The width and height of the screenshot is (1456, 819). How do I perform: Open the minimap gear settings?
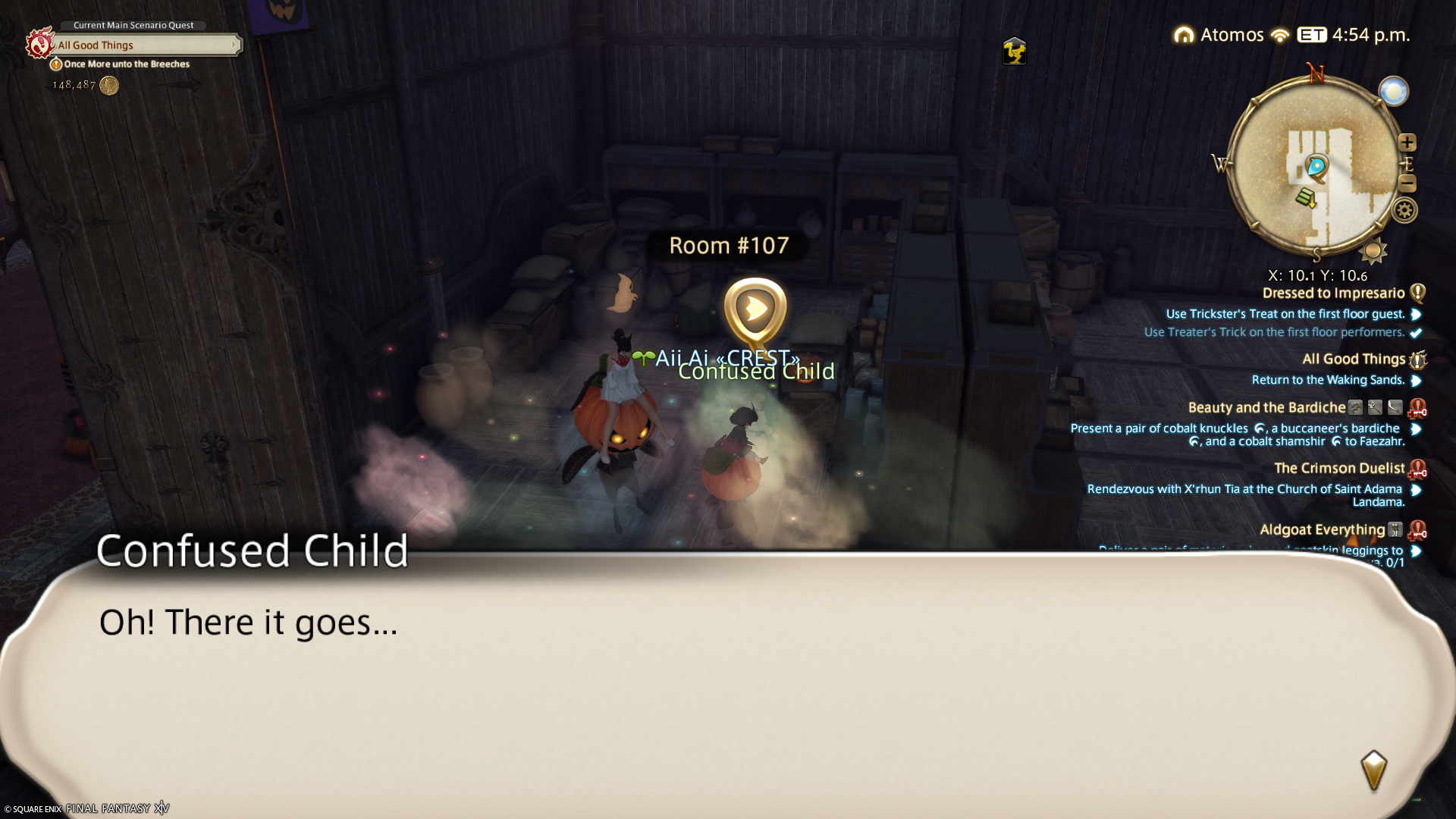coord(1404,210)
